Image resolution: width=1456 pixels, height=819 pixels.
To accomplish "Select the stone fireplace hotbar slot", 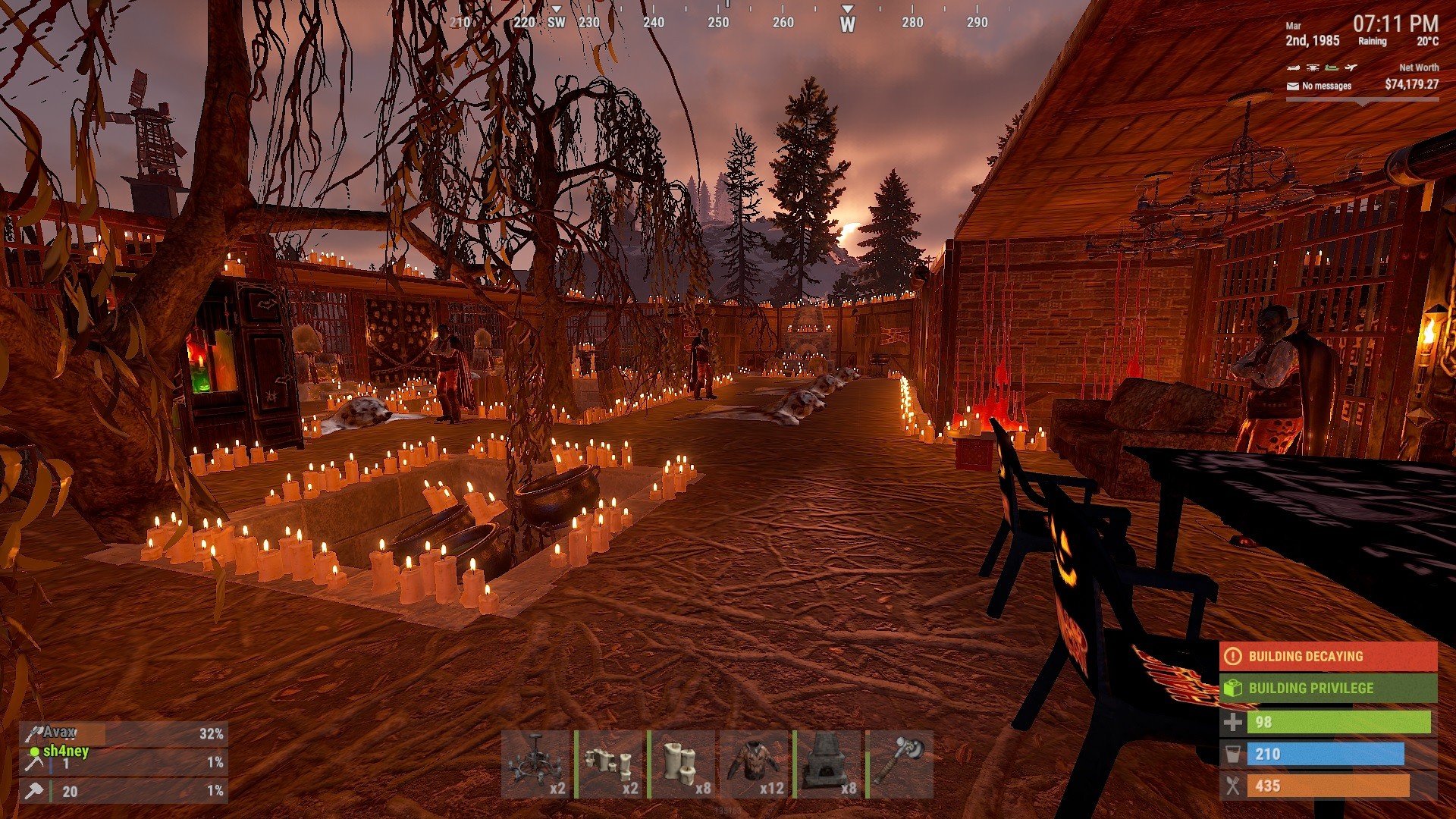I will click(x=827, y=764).
